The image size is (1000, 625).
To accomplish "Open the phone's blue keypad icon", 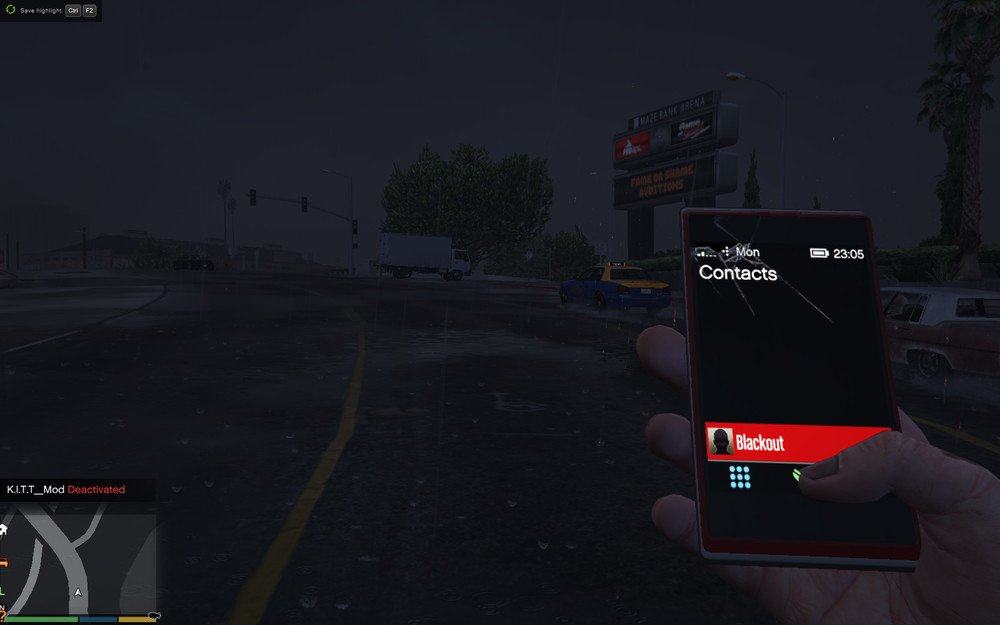I will pyautogui.click(x=740, y=477).
